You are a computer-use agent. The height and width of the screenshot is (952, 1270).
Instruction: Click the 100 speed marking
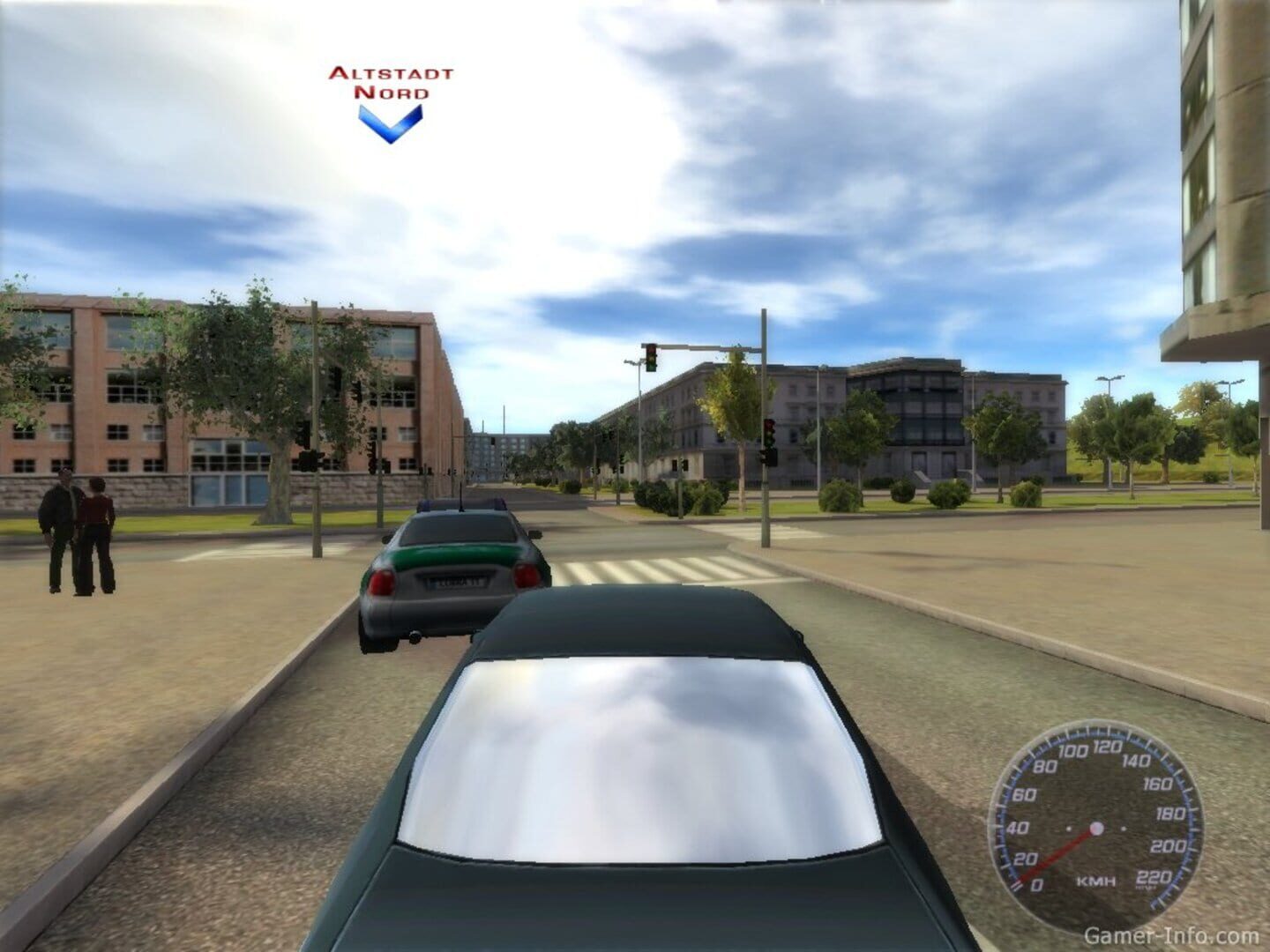point(1073,751)
